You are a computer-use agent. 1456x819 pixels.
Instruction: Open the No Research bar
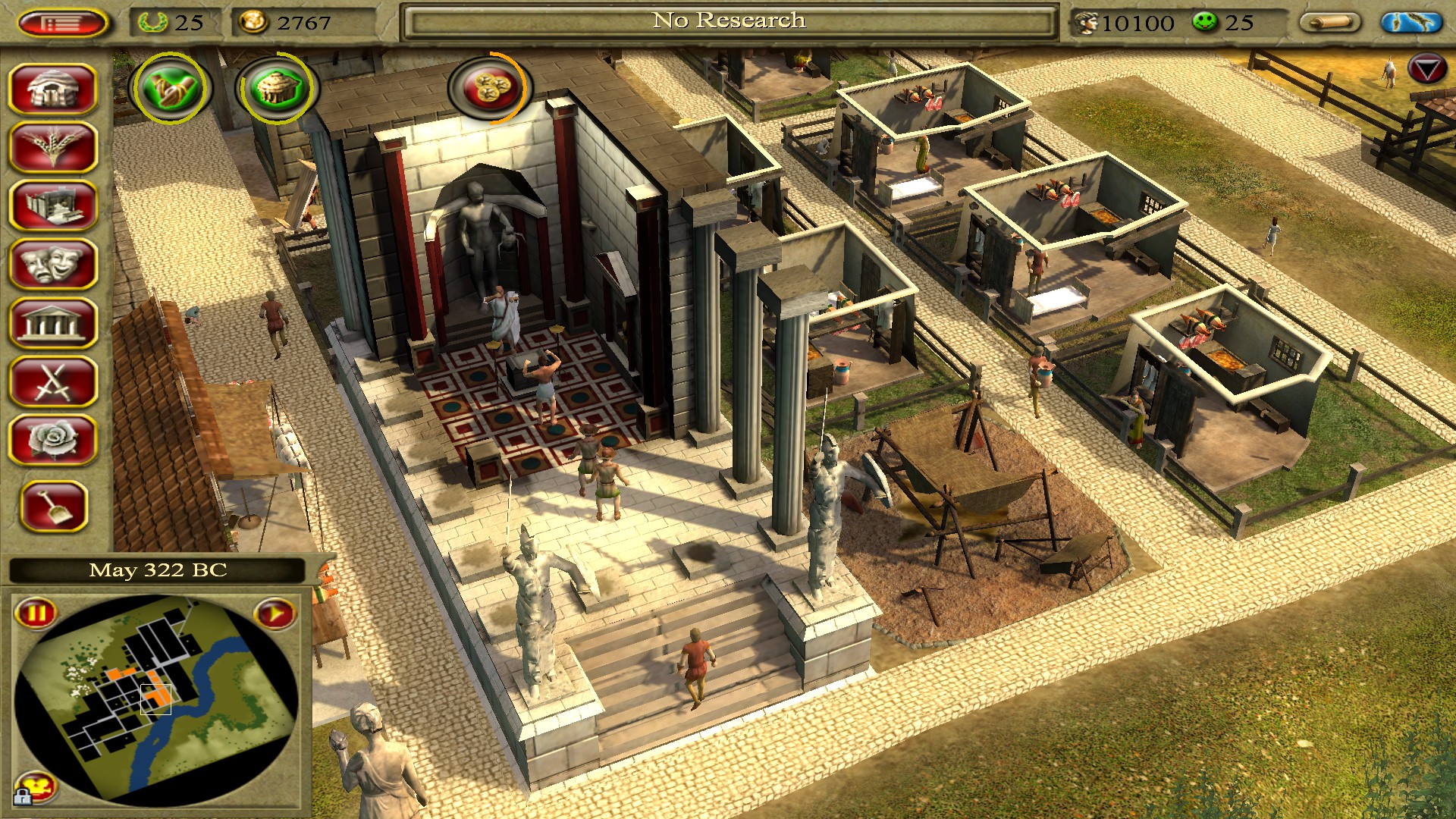tap(728, 21)
